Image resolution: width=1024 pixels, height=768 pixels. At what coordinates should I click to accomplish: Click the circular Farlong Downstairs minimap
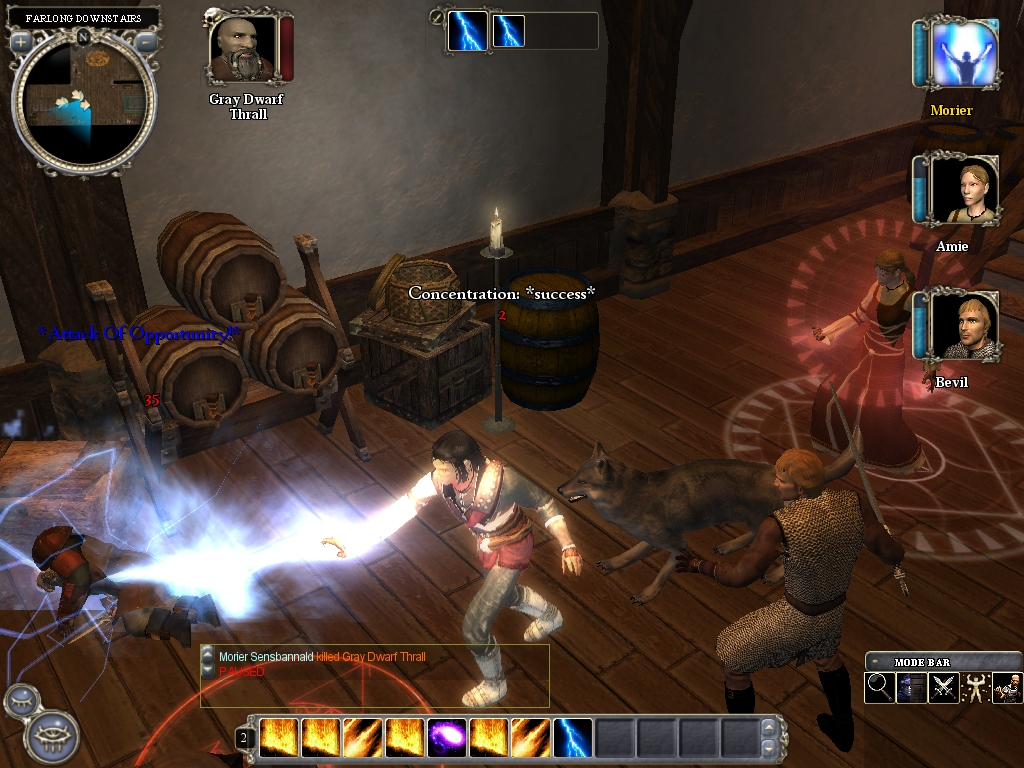[x=84, y=99]
